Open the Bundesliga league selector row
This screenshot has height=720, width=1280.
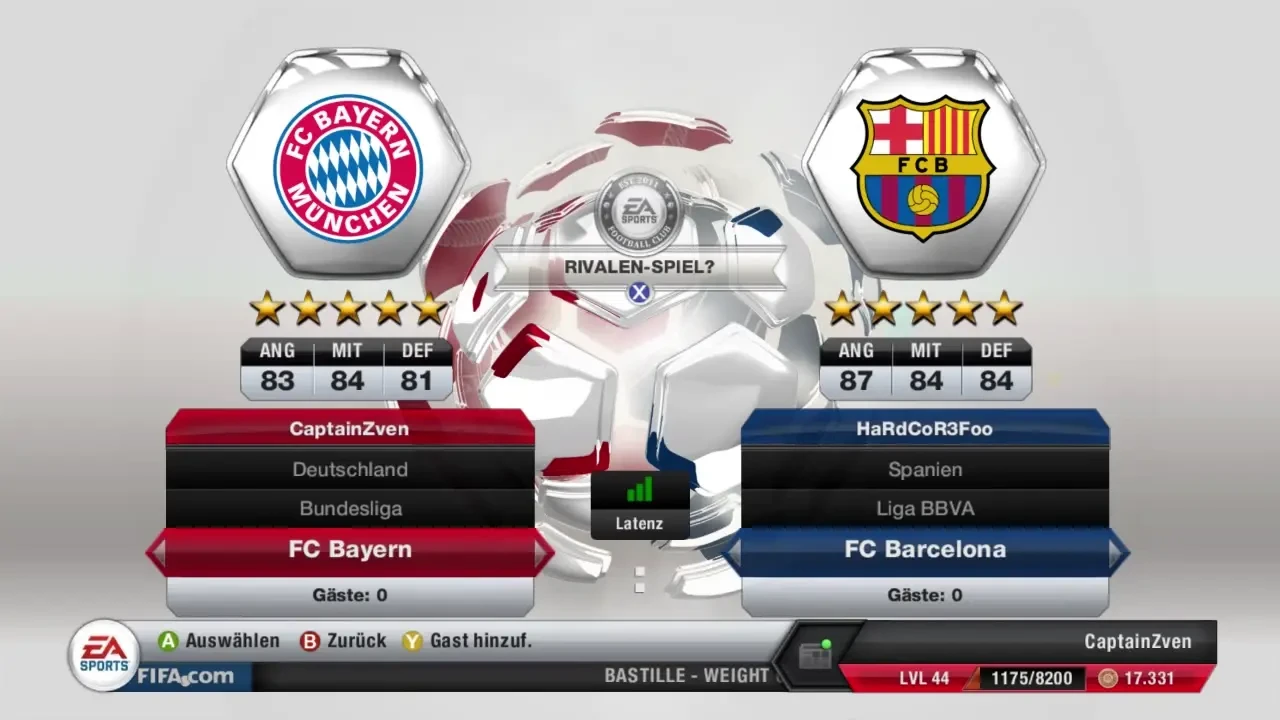pyautogui.click(x=349, y=508)
